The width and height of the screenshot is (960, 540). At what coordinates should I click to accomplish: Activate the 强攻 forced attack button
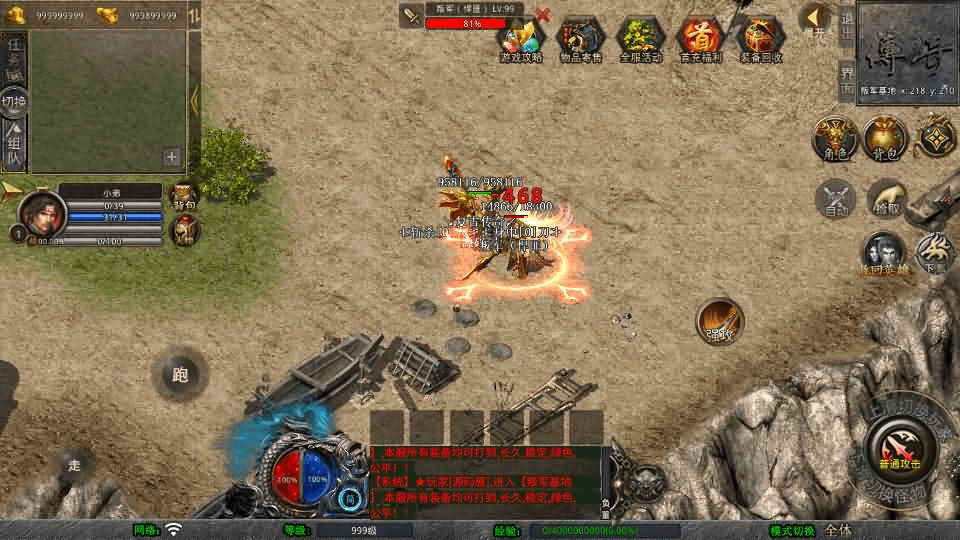tap(719, 321)
